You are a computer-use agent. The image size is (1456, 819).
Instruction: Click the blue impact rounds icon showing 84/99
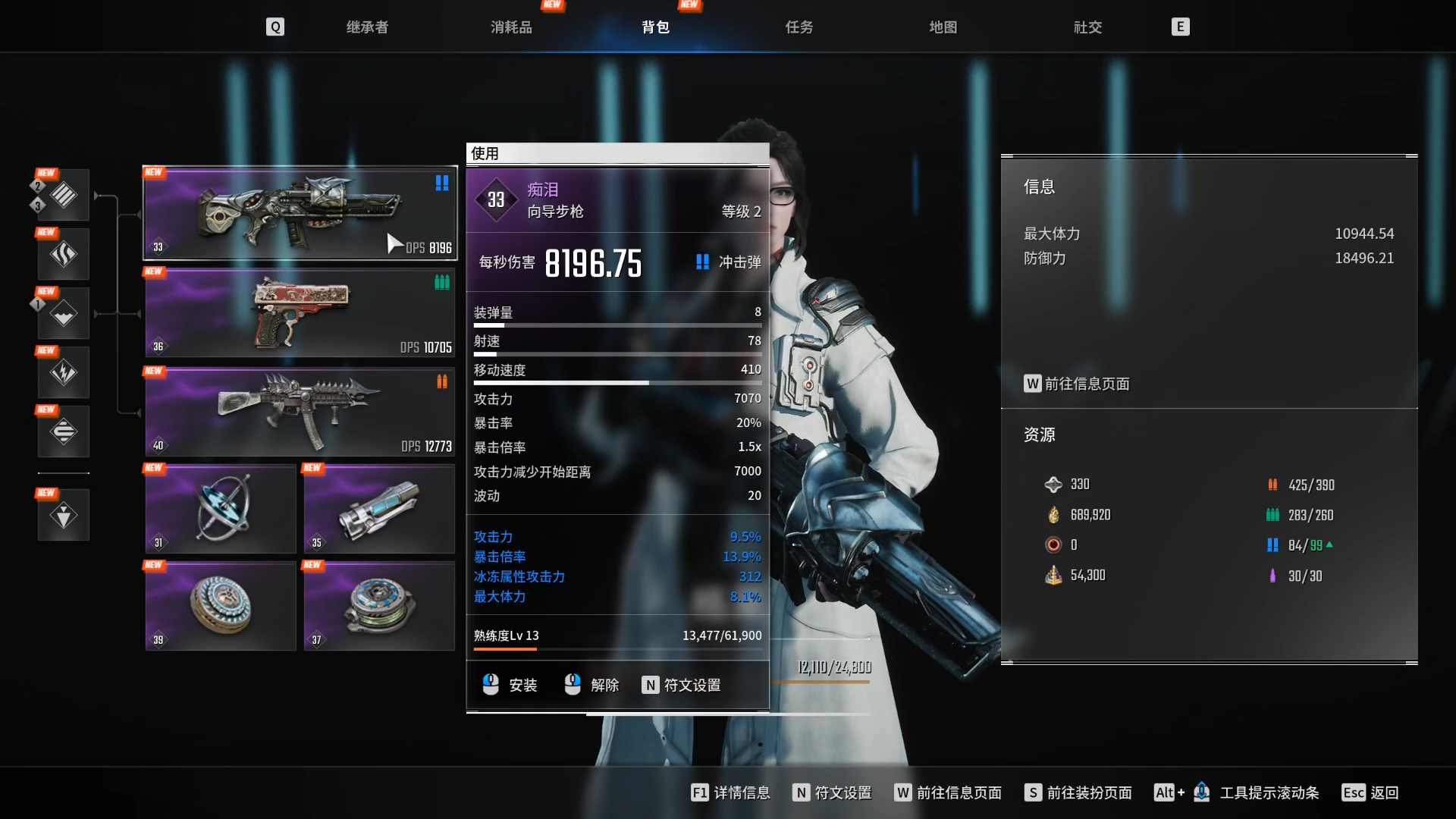(x=1272, y=544)
